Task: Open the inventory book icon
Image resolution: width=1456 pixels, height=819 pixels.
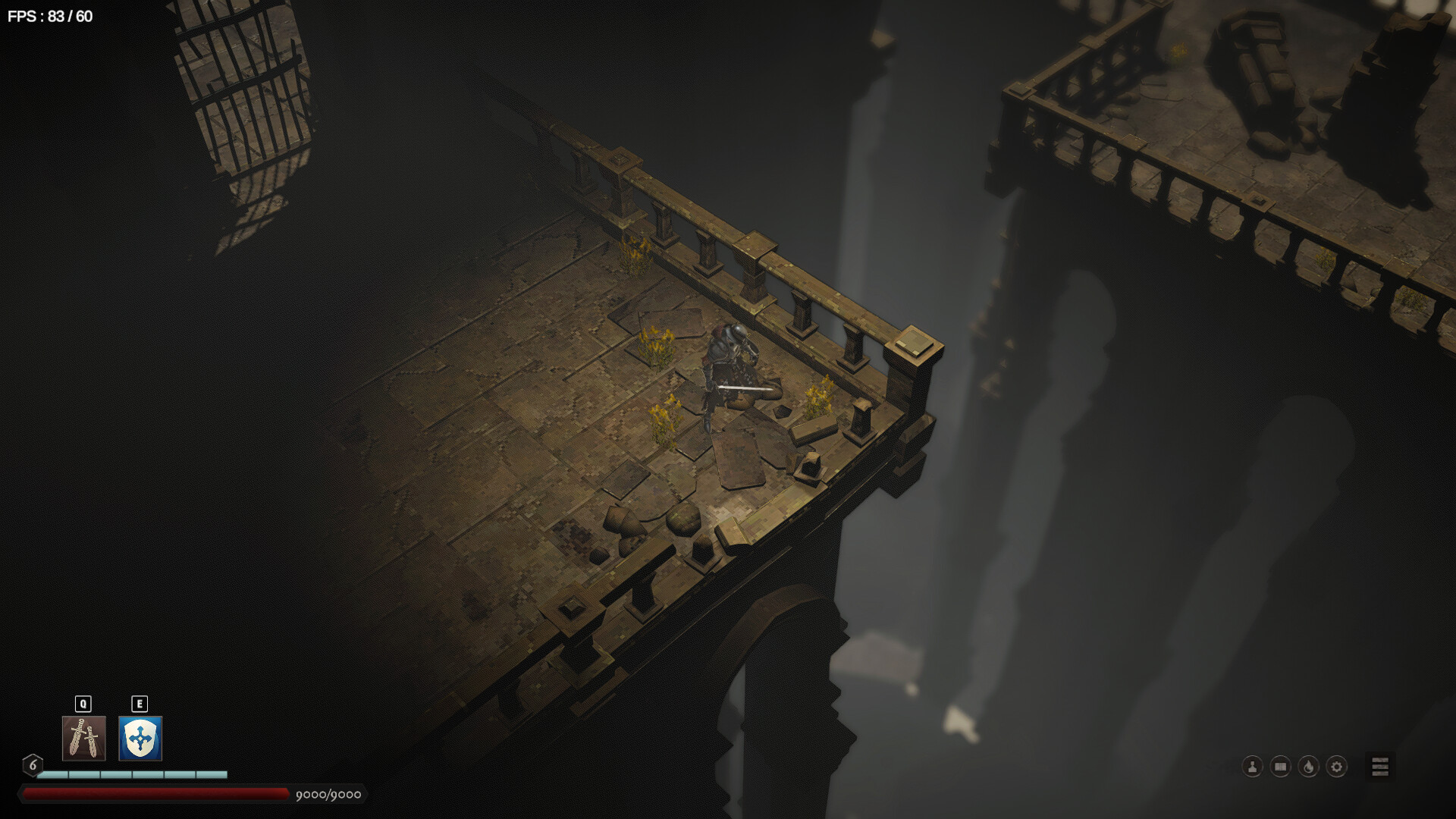Action: click(1280, 767)
